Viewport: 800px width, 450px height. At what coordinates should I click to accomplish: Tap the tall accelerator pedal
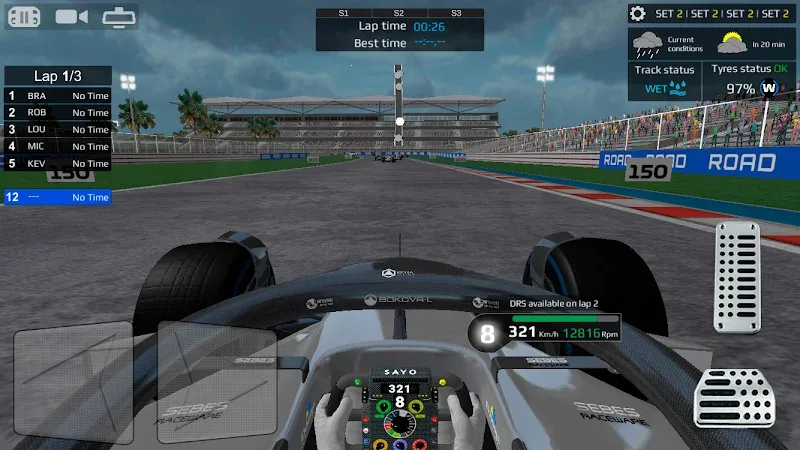tap(737, 276)
